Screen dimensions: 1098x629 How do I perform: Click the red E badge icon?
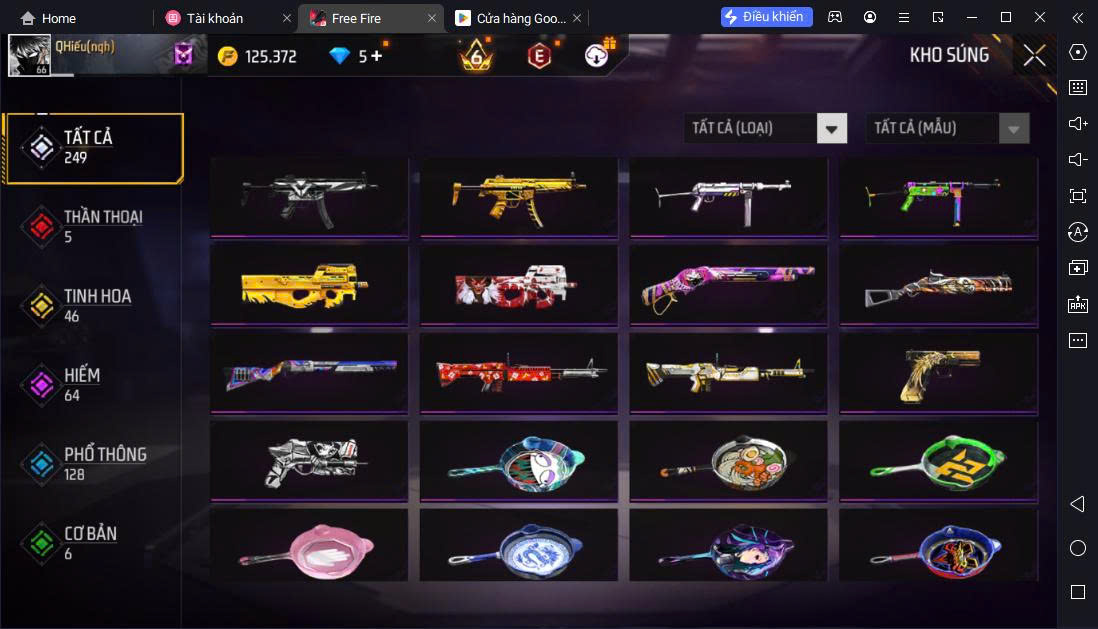pyautogui.click(x=539, y=56)
